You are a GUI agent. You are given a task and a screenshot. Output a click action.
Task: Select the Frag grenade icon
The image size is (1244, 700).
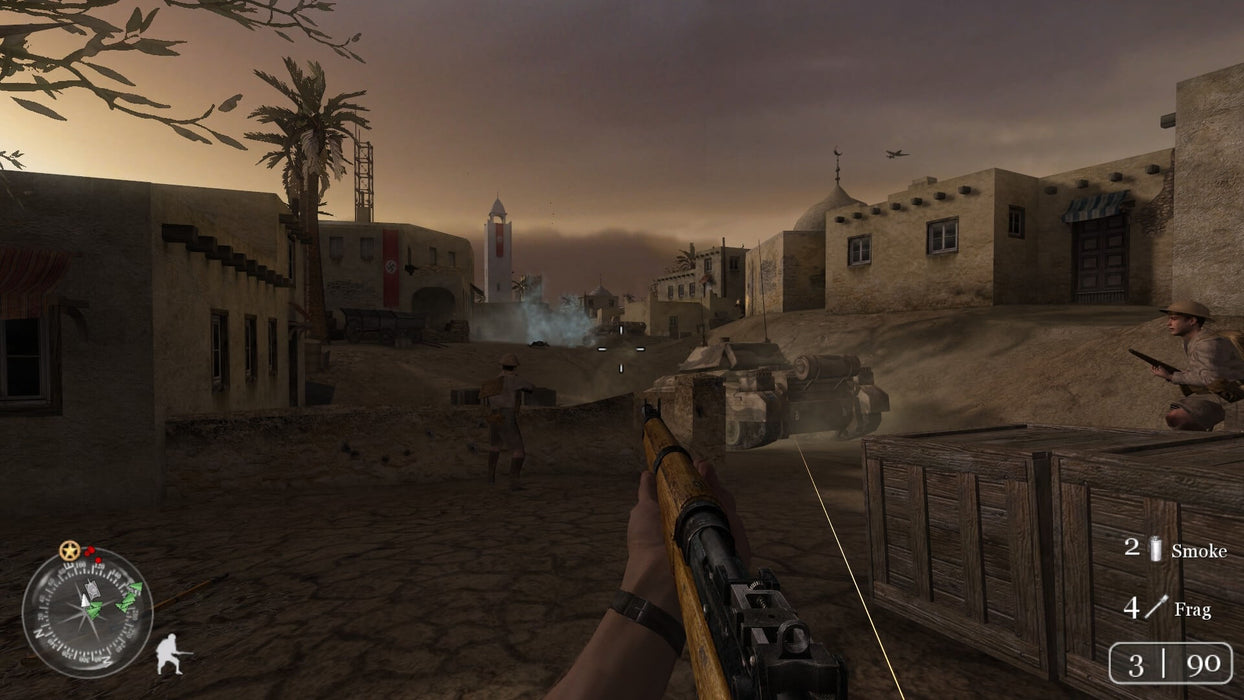[x=1157, y=606]
